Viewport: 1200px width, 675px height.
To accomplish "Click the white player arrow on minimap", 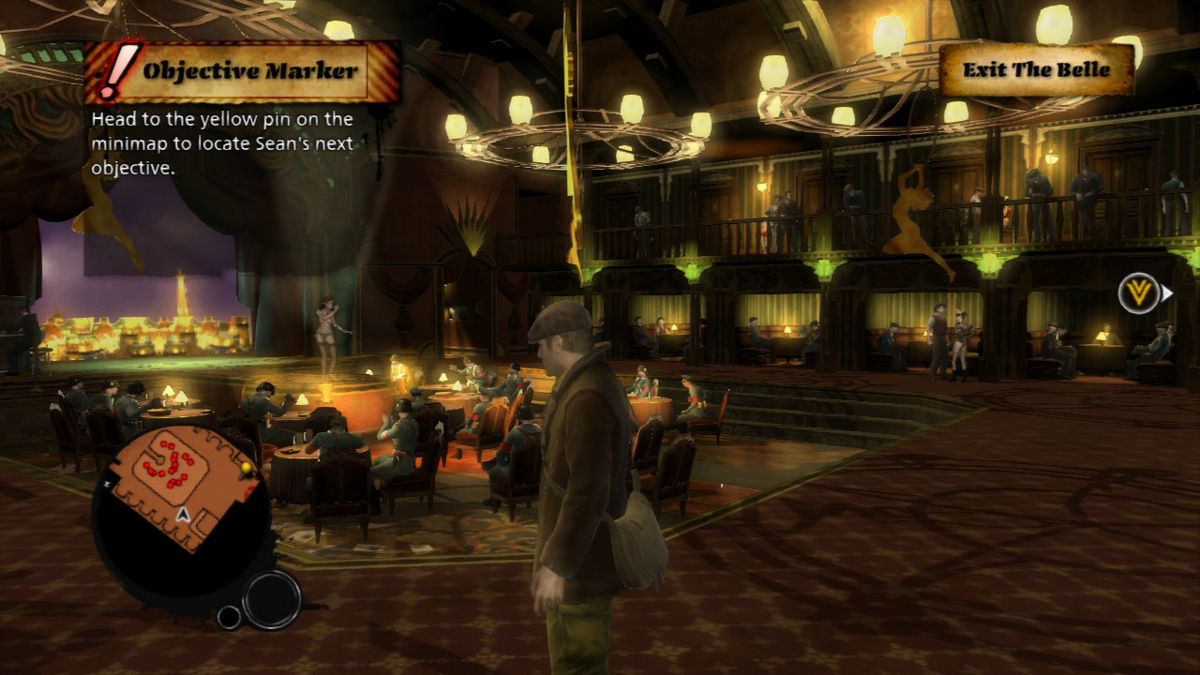I will 183,514.
